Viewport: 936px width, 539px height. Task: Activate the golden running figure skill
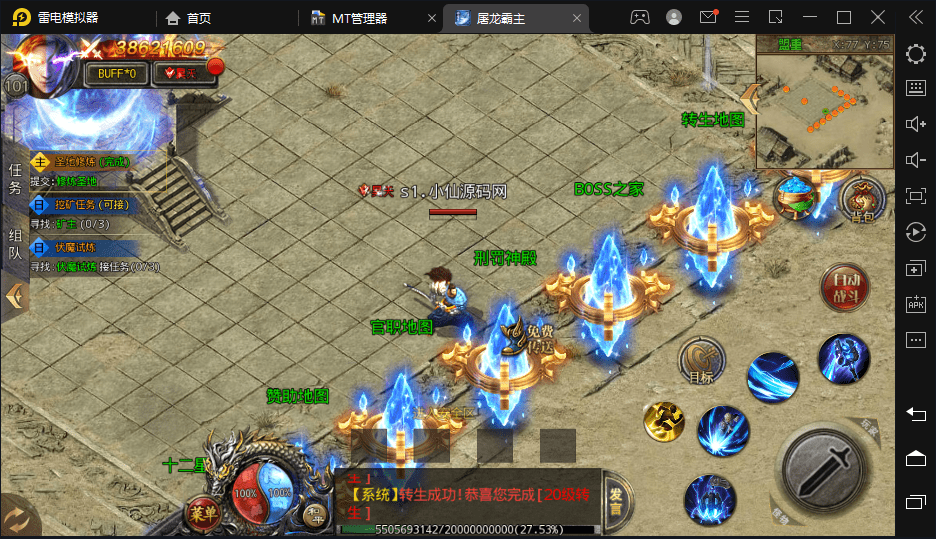[x=663, y=421]
